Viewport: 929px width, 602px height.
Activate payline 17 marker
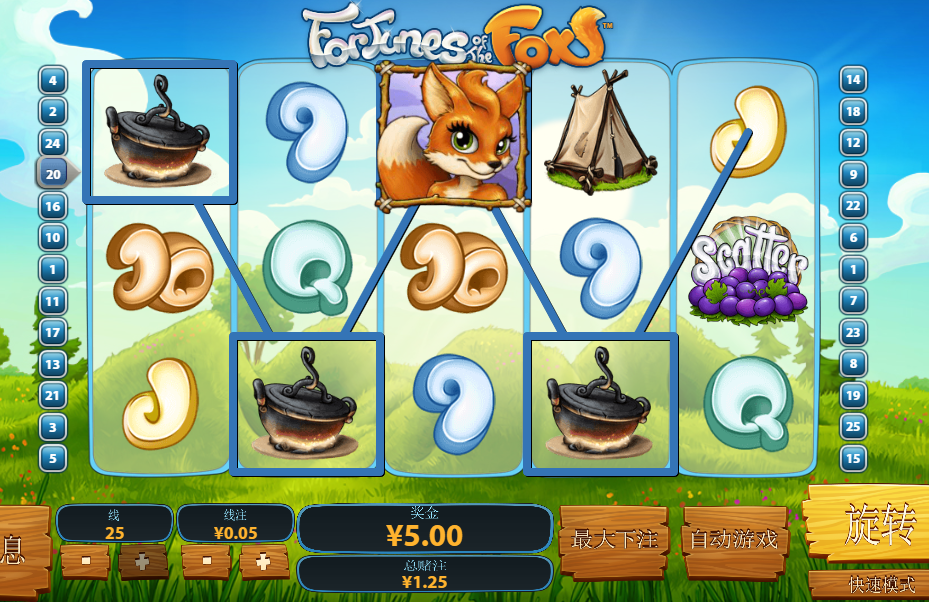tap(52, 332)
